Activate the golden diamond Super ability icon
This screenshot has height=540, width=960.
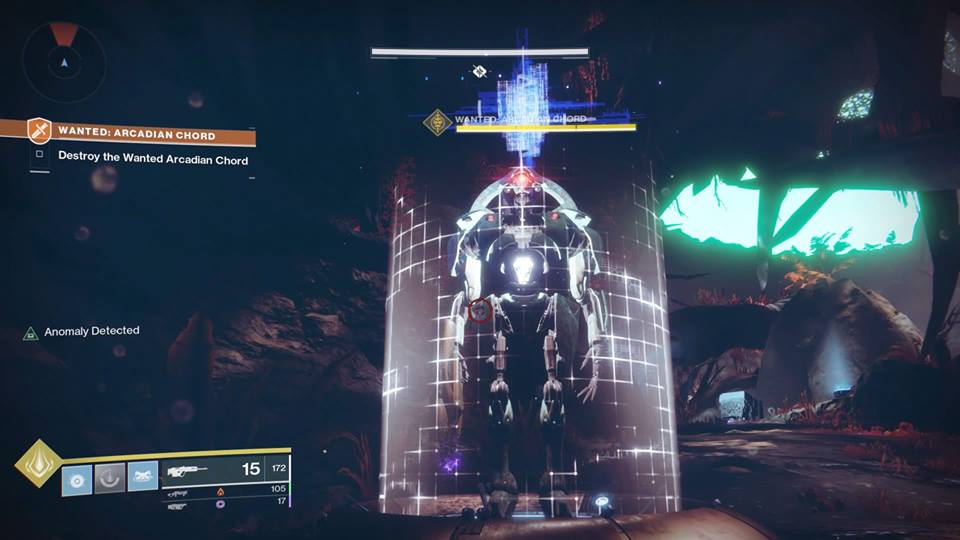pos(36,463)
